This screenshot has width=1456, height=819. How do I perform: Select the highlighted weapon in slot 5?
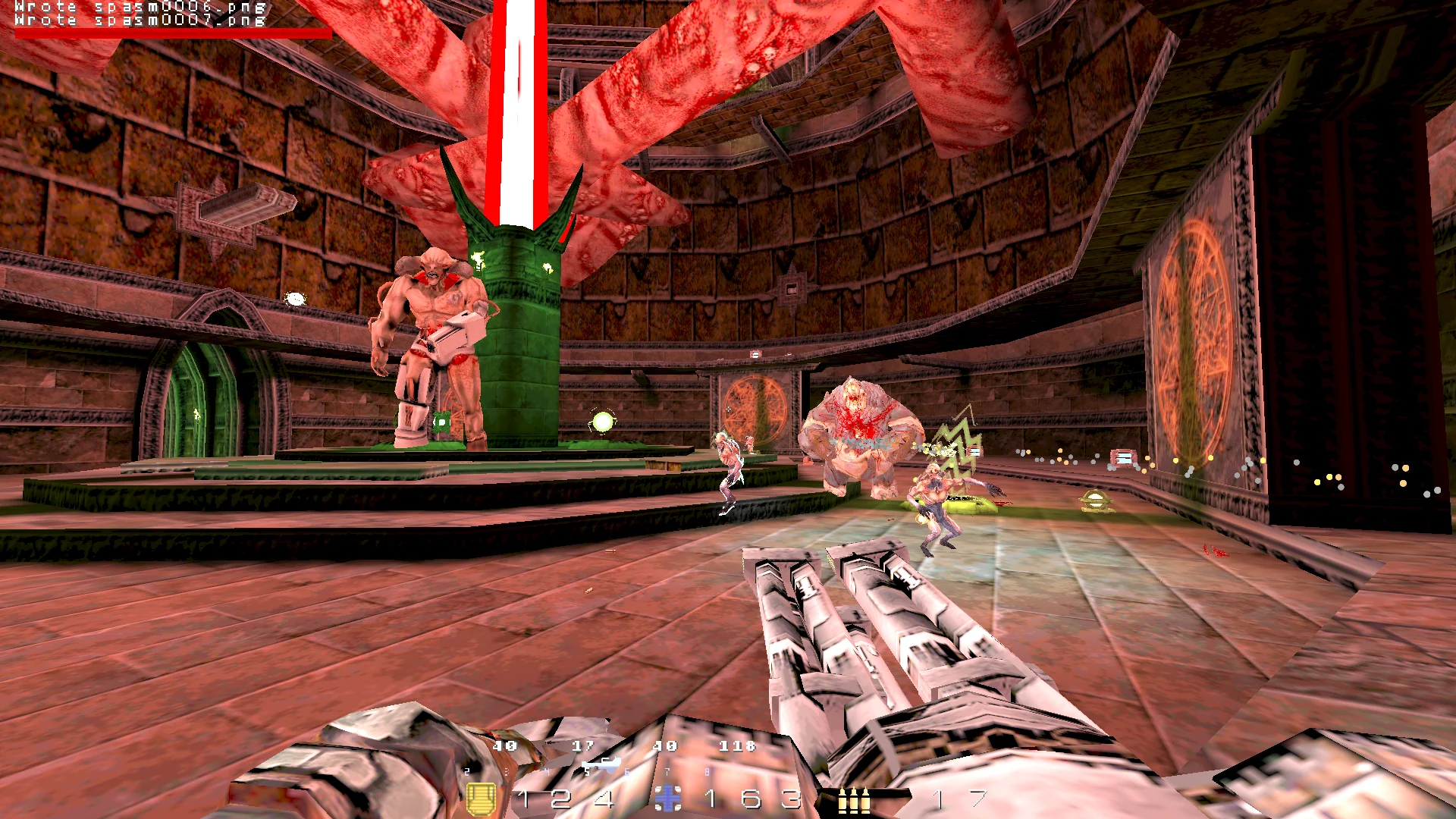pos(601,765)
